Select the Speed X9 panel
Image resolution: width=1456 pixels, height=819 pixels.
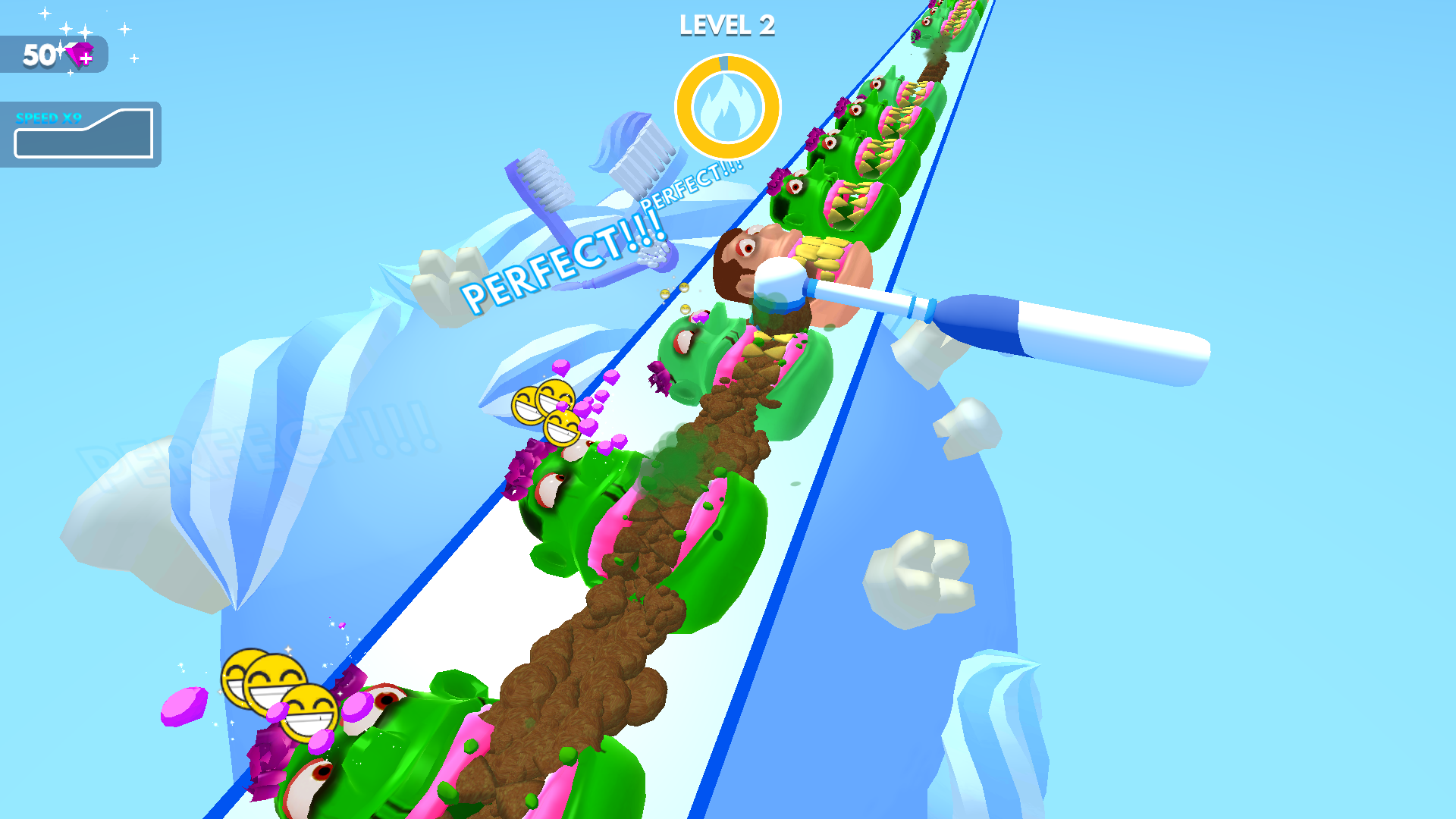(x=82, y=134)
